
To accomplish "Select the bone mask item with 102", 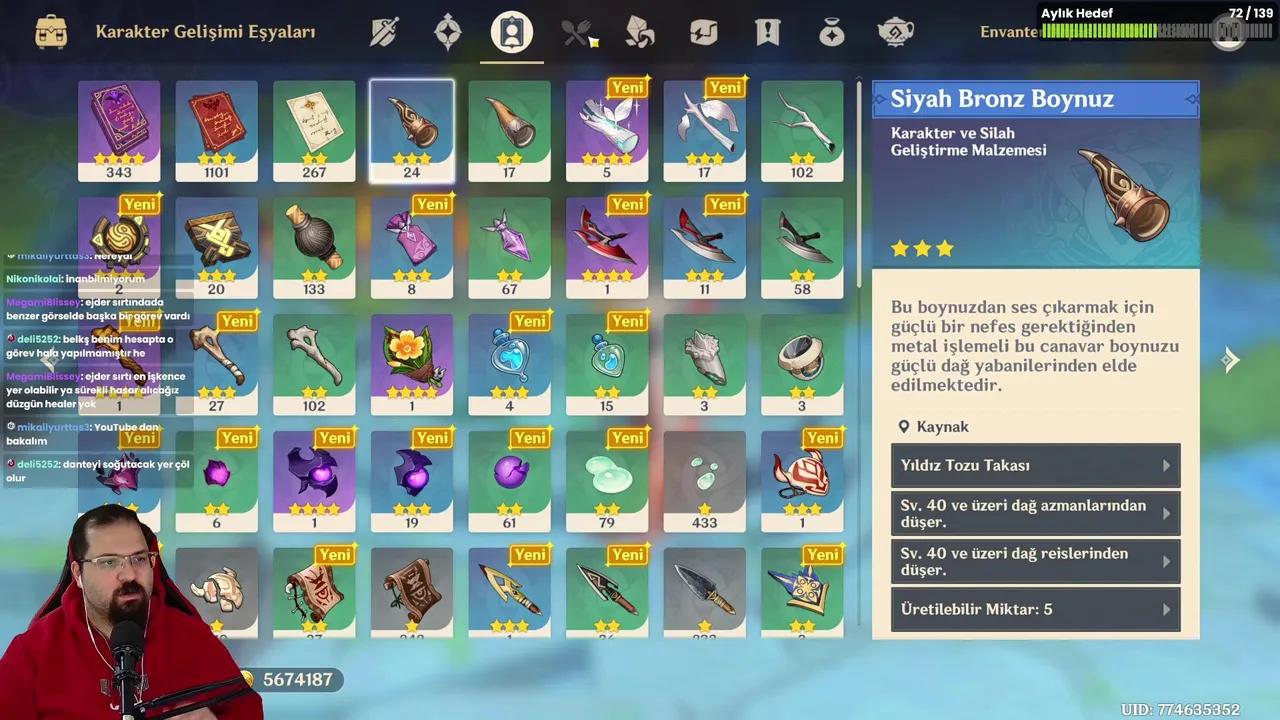I will (314, 364).
